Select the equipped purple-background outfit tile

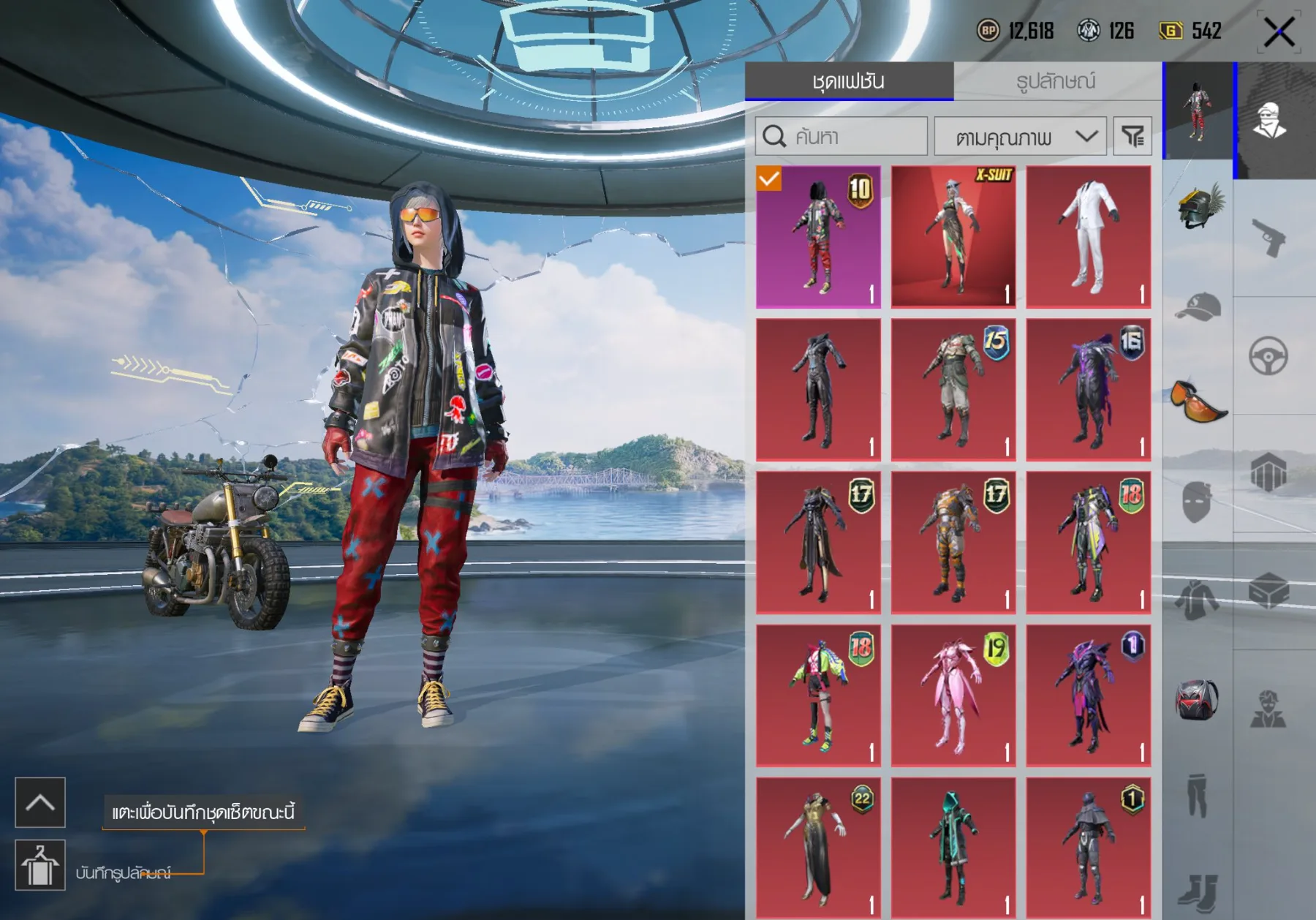click(x=818, y=236)
